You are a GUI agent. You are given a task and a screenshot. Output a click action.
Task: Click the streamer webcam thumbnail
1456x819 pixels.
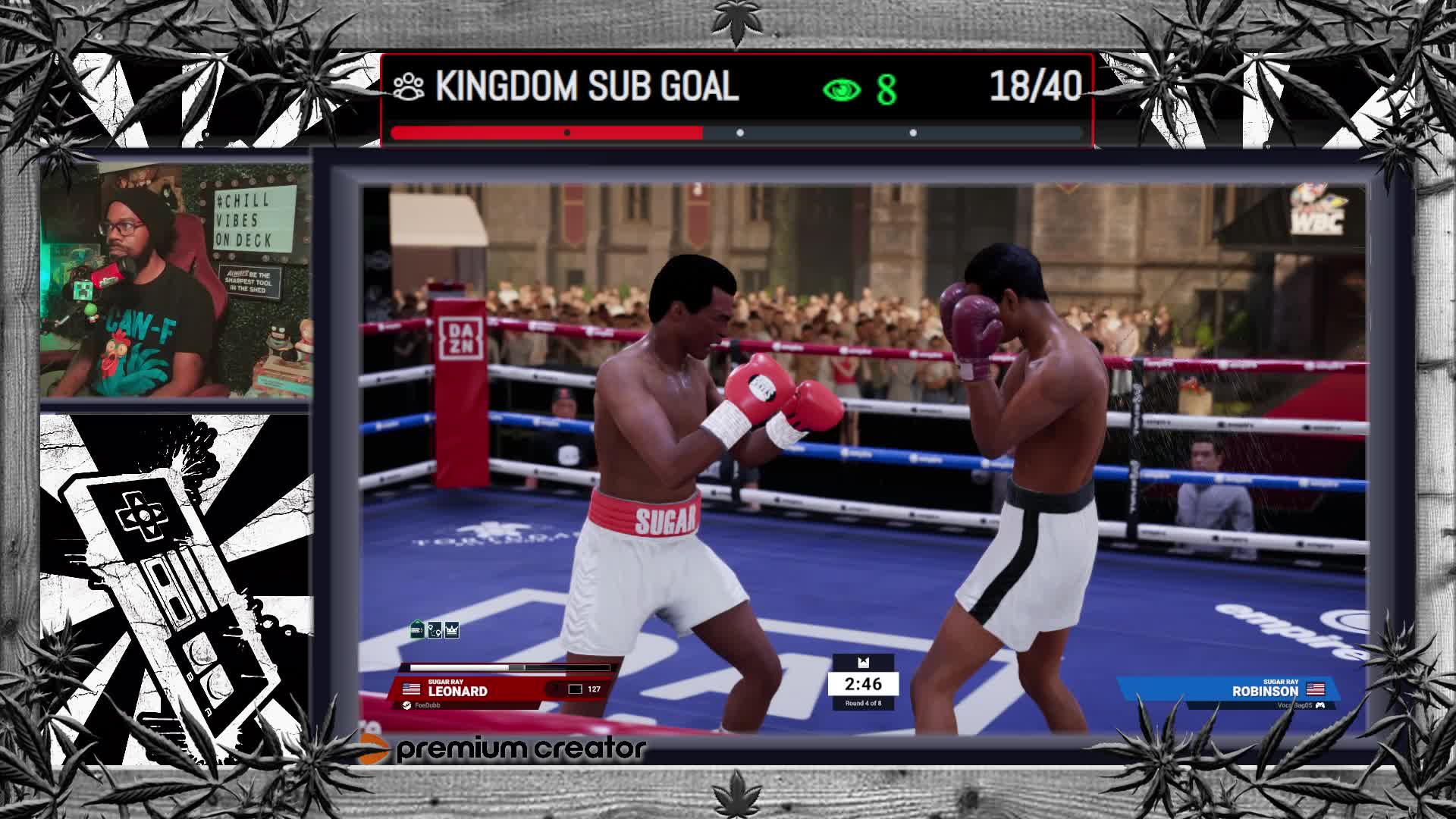click(x=175, y=281)
